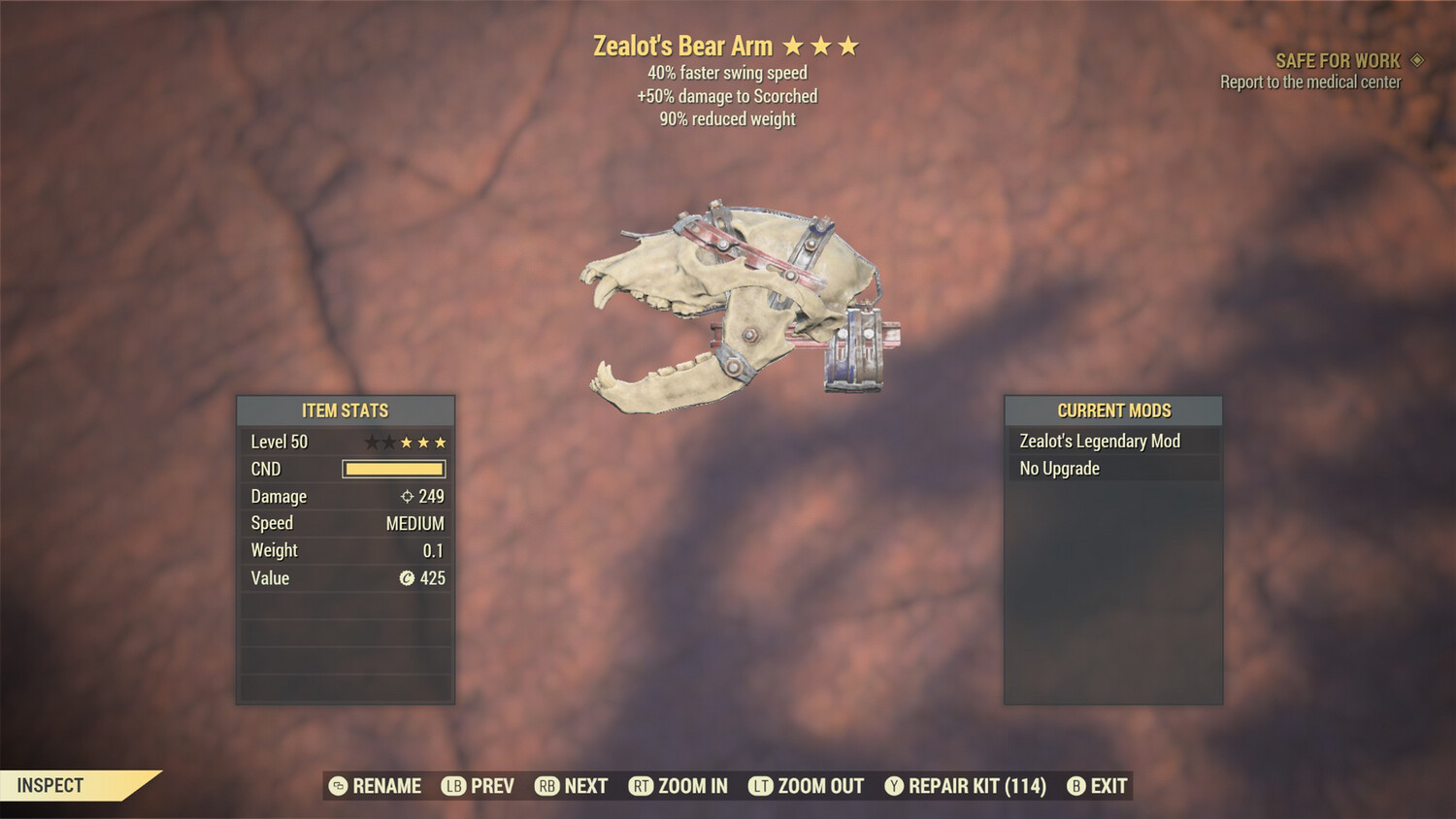
Task: Select the Rename option
Action: click(x=376, y=786)
